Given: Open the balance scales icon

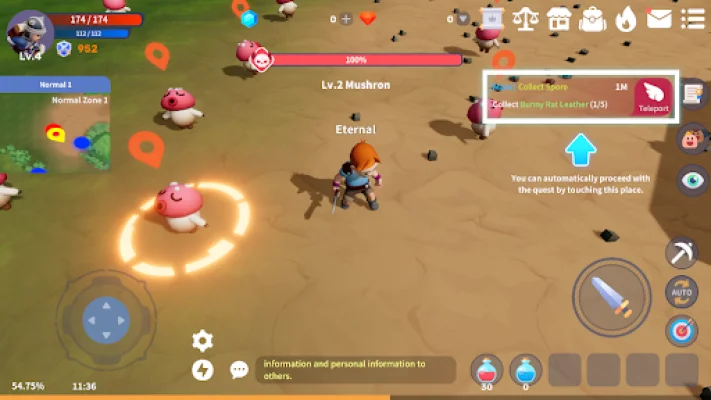Looking at the screenshot, I should 524,18.
